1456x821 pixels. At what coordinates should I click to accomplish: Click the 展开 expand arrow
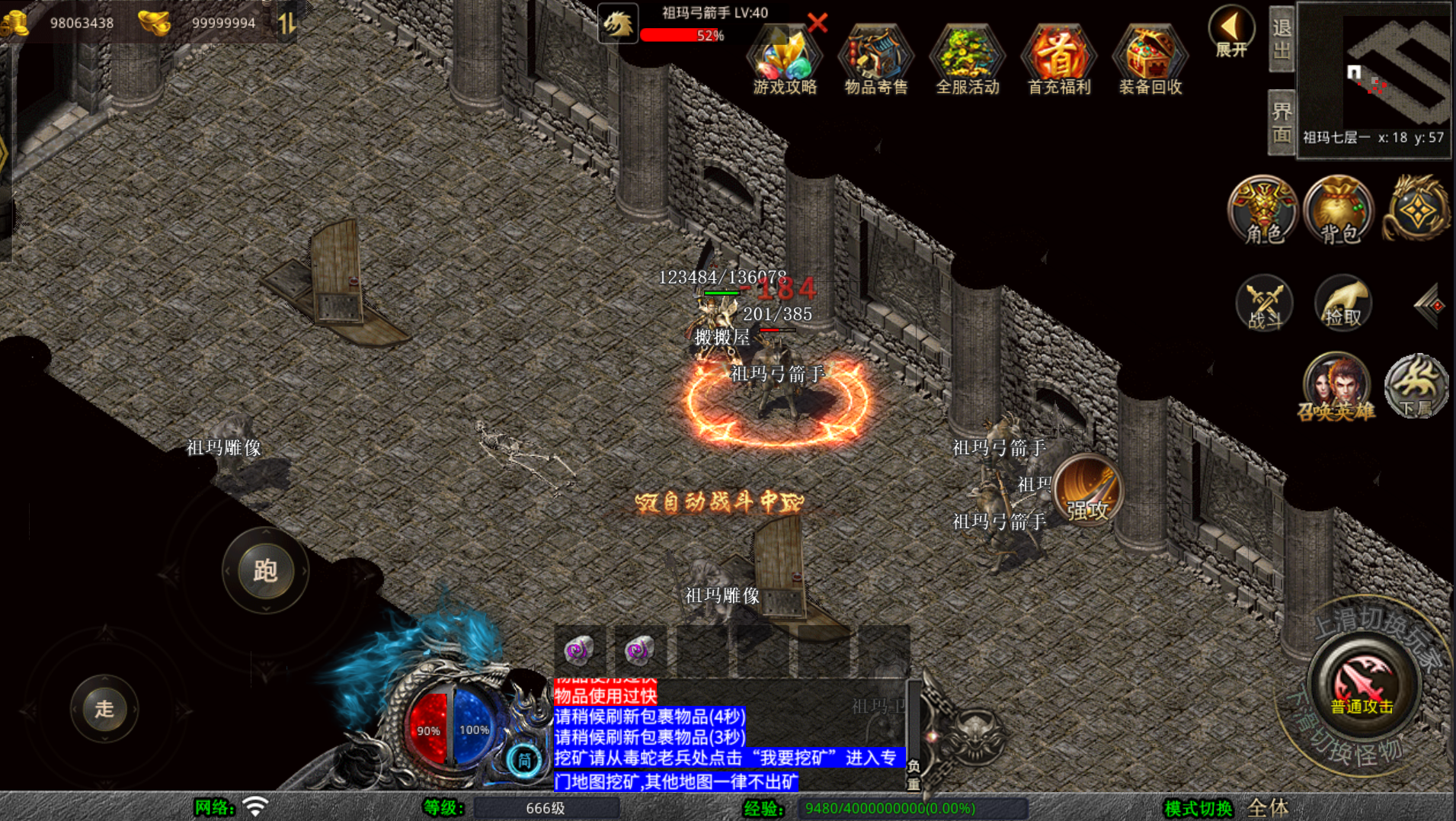coord(1230,32)
